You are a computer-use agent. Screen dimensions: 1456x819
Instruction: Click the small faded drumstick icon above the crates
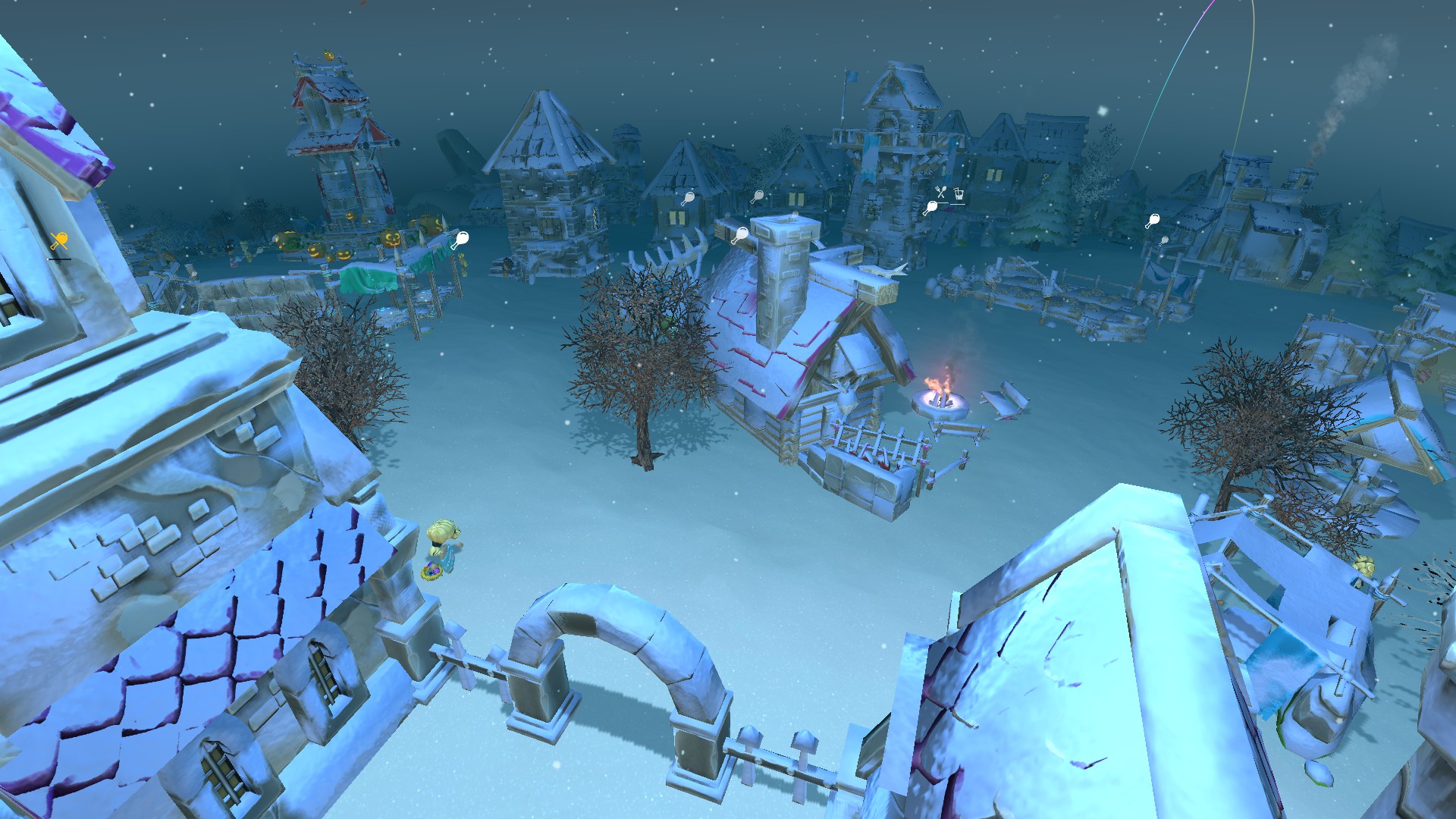click(x=728, y=215)
